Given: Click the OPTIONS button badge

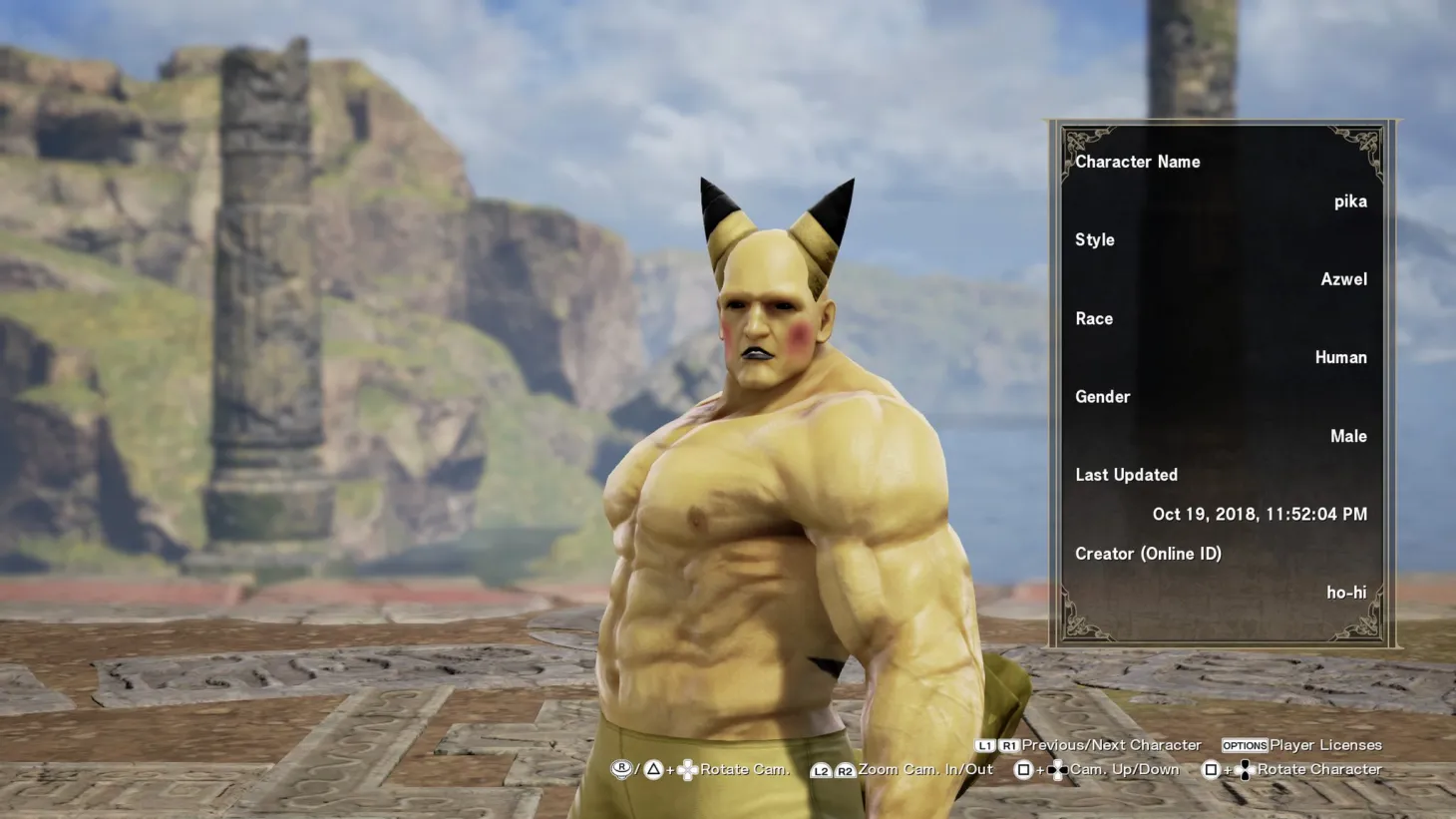Looking at the screenshot, I should pos(1245,745).
